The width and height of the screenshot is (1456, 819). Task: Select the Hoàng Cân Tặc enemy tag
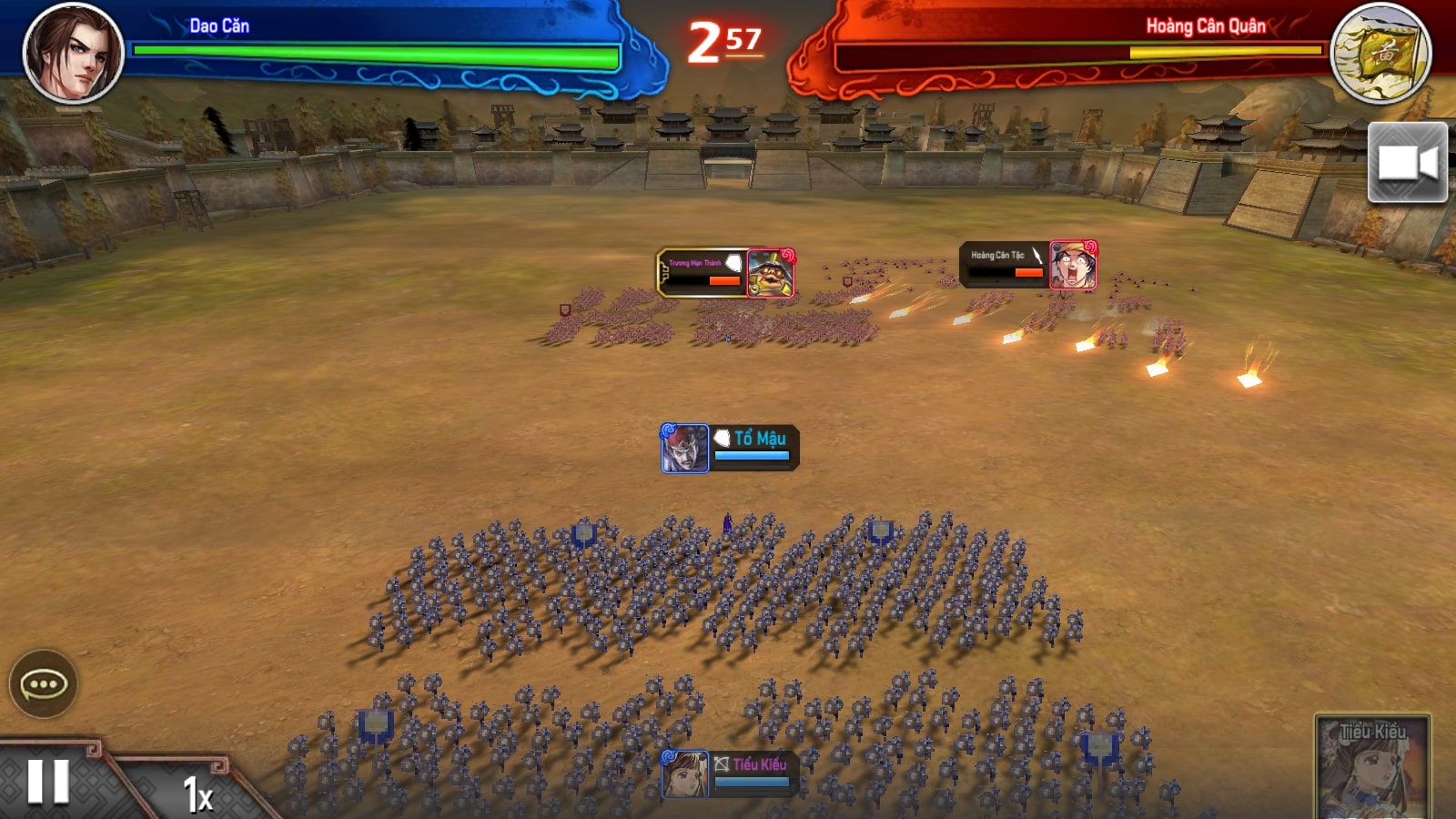coord(1028,265)
